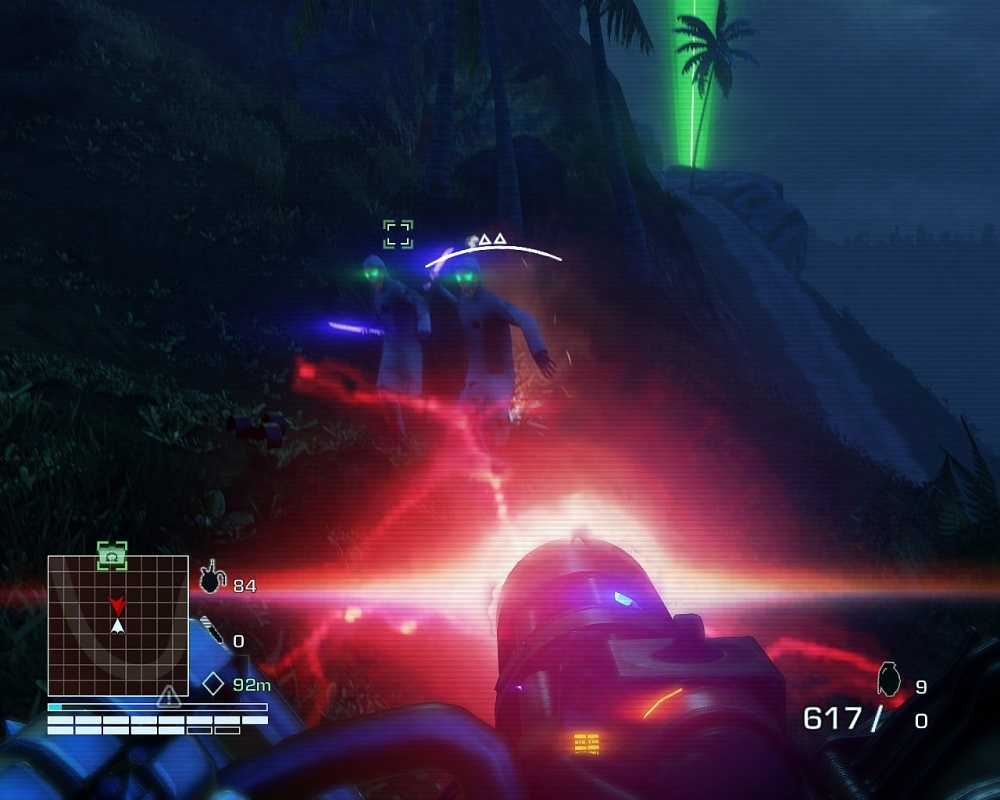Click the diamond waypoint distance icon
This screenshot has height=800, width=1000.
pyautogui.click(x=213, y=685)
